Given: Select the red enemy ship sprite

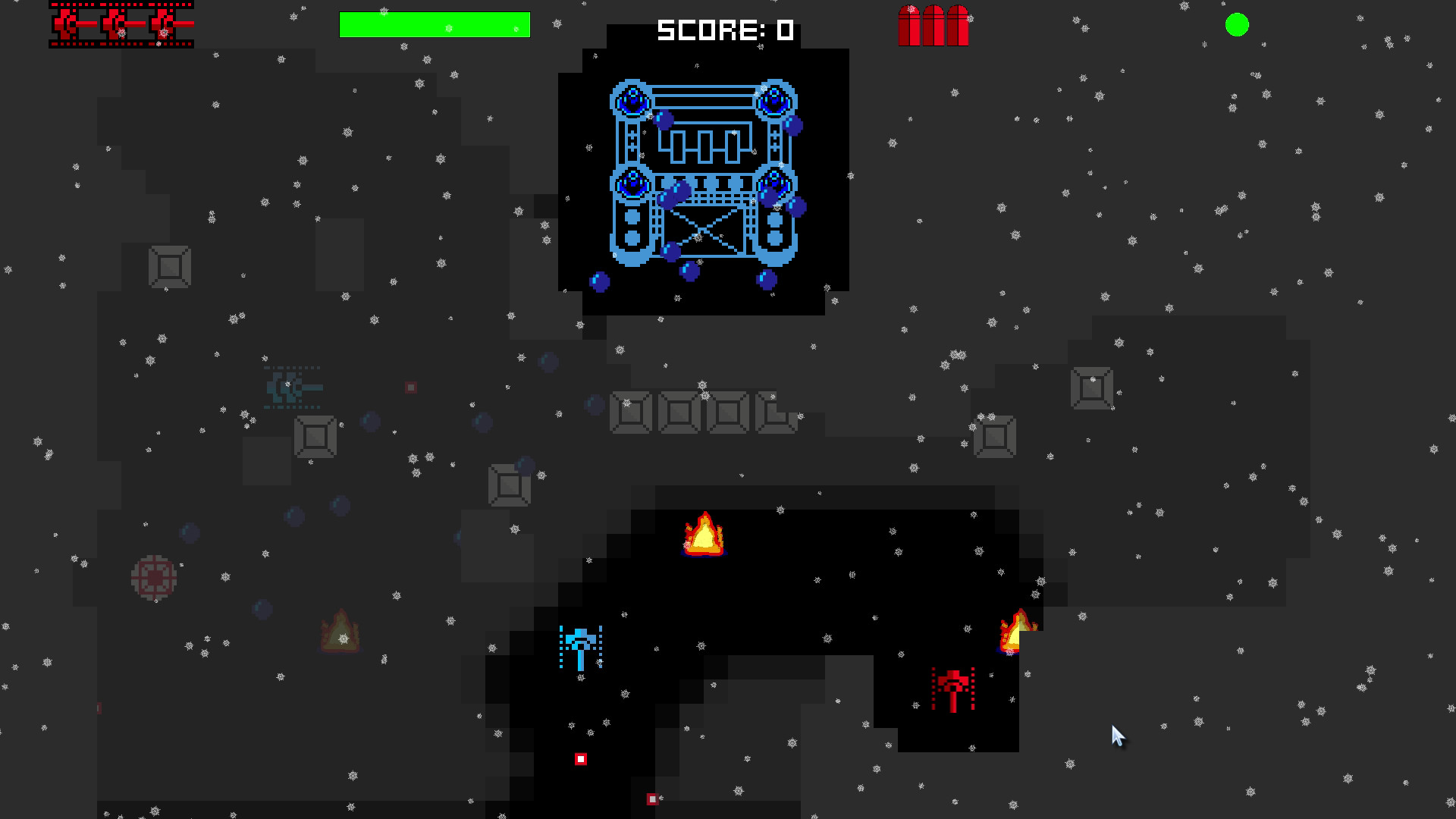Looking at the screenshot, I should coord(953,686).
